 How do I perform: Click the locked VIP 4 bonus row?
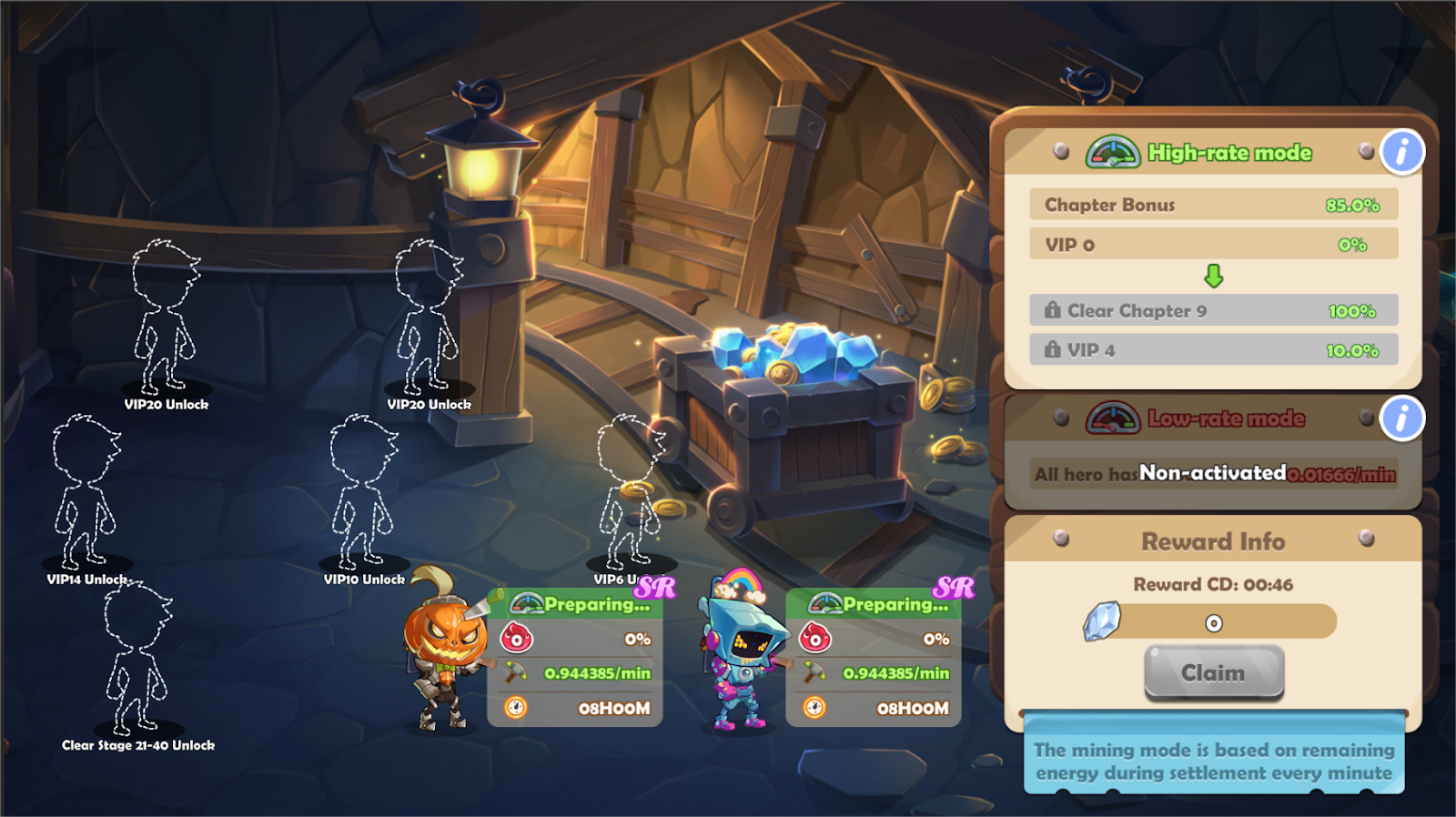click(x=1213, y=350)
